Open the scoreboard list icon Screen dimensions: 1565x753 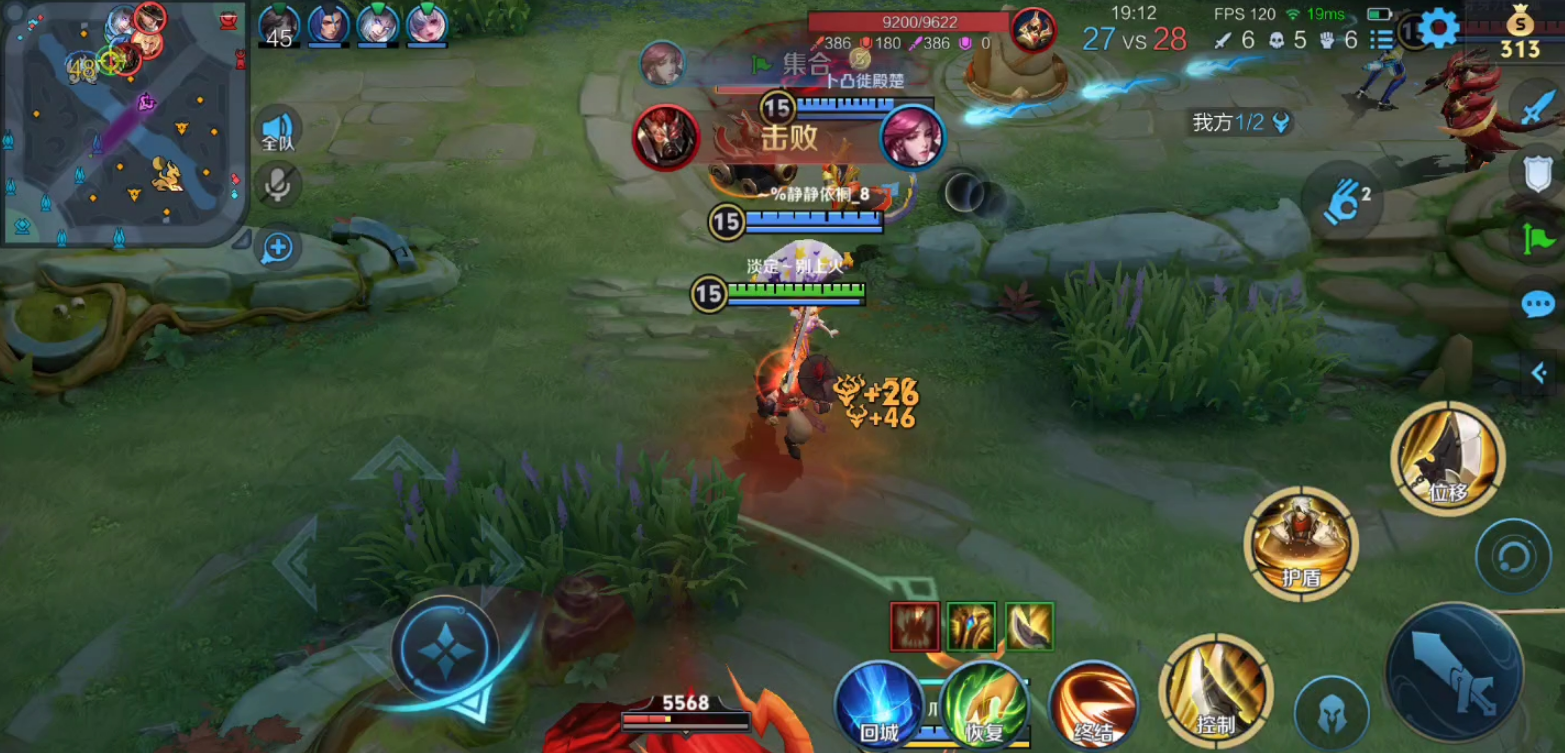tap(1381, 40)
